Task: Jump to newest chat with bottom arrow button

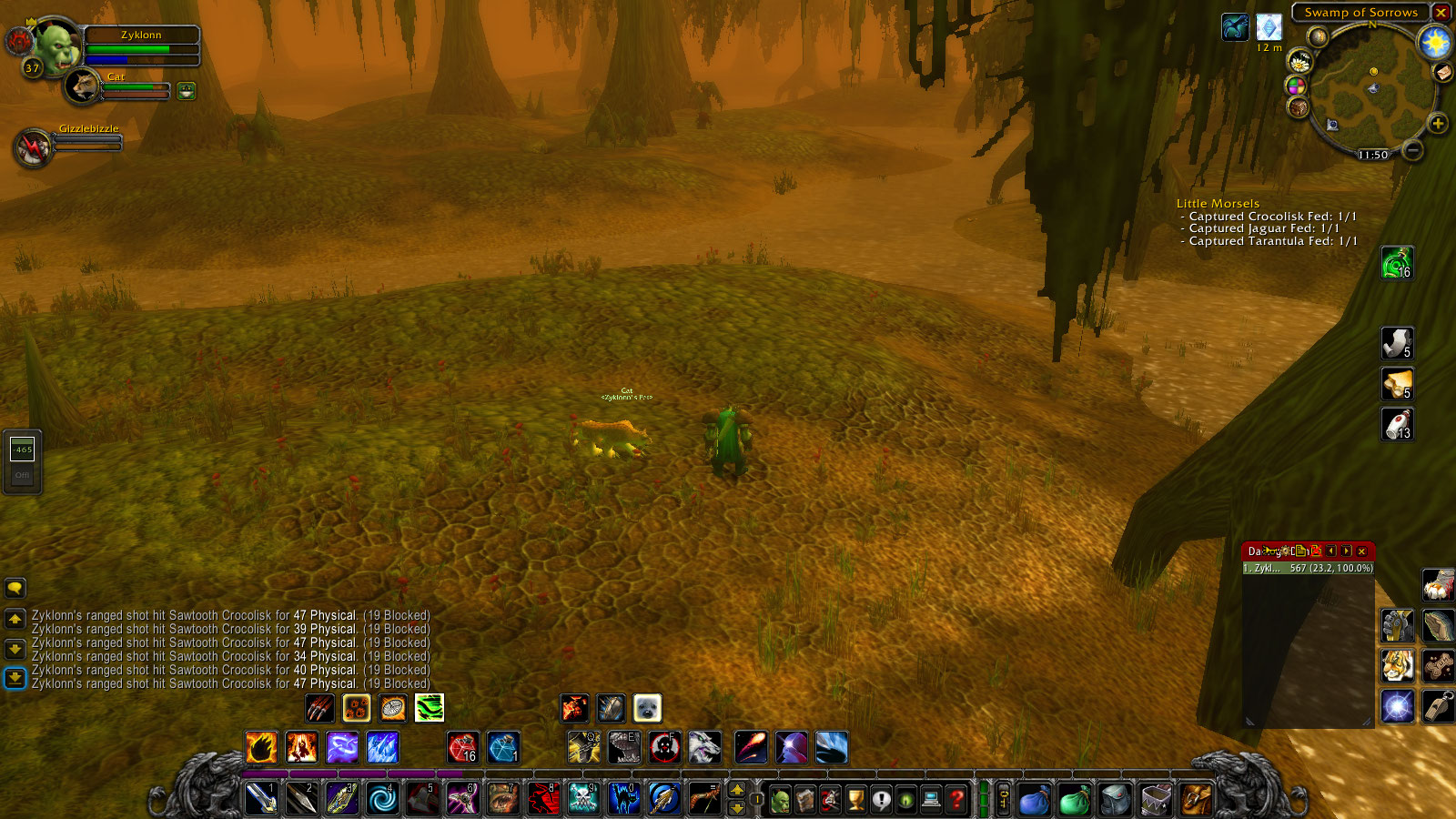Action: point(15,677)
